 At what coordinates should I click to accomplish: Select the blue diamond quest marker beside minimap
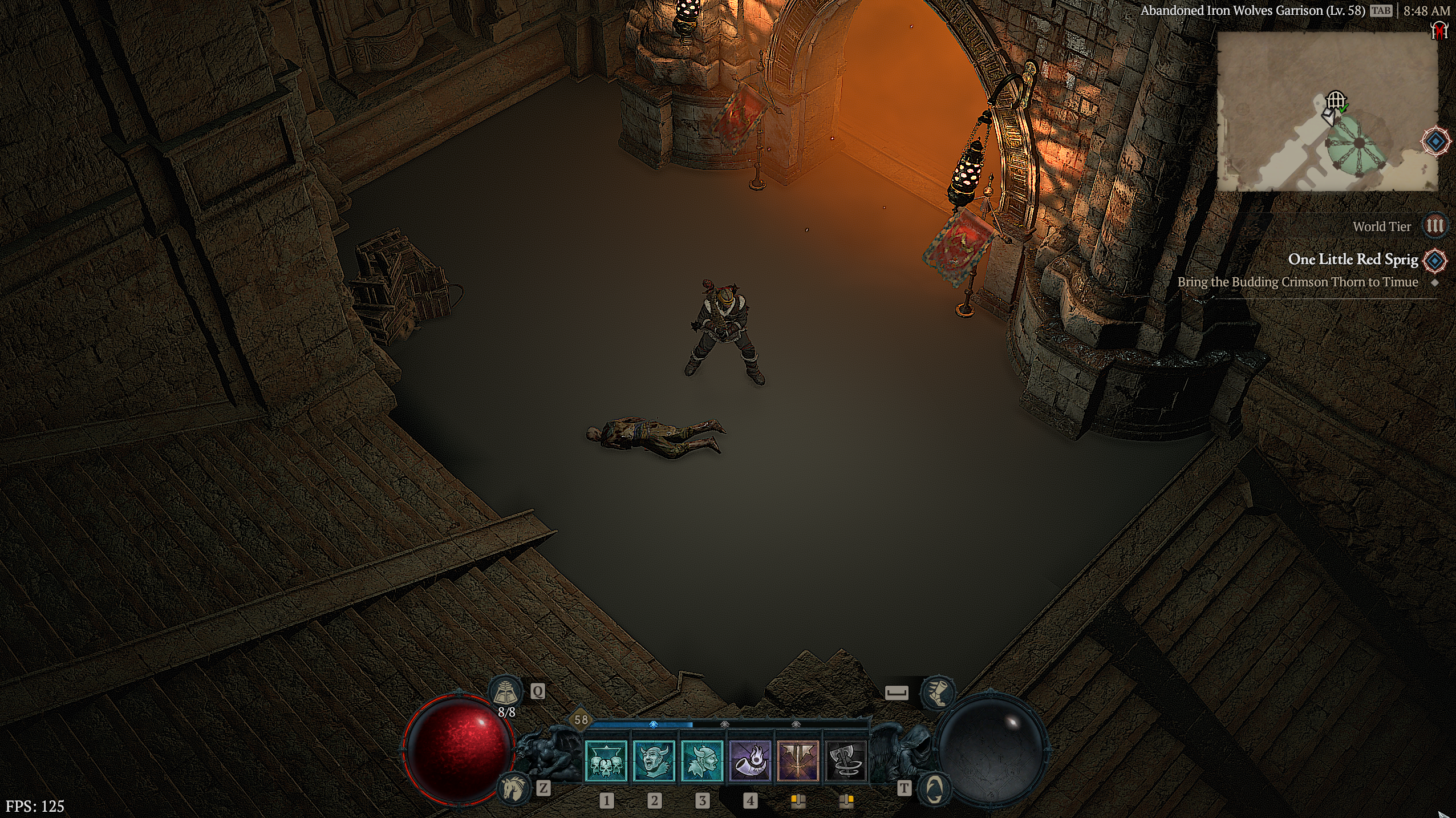(1435, 141)
